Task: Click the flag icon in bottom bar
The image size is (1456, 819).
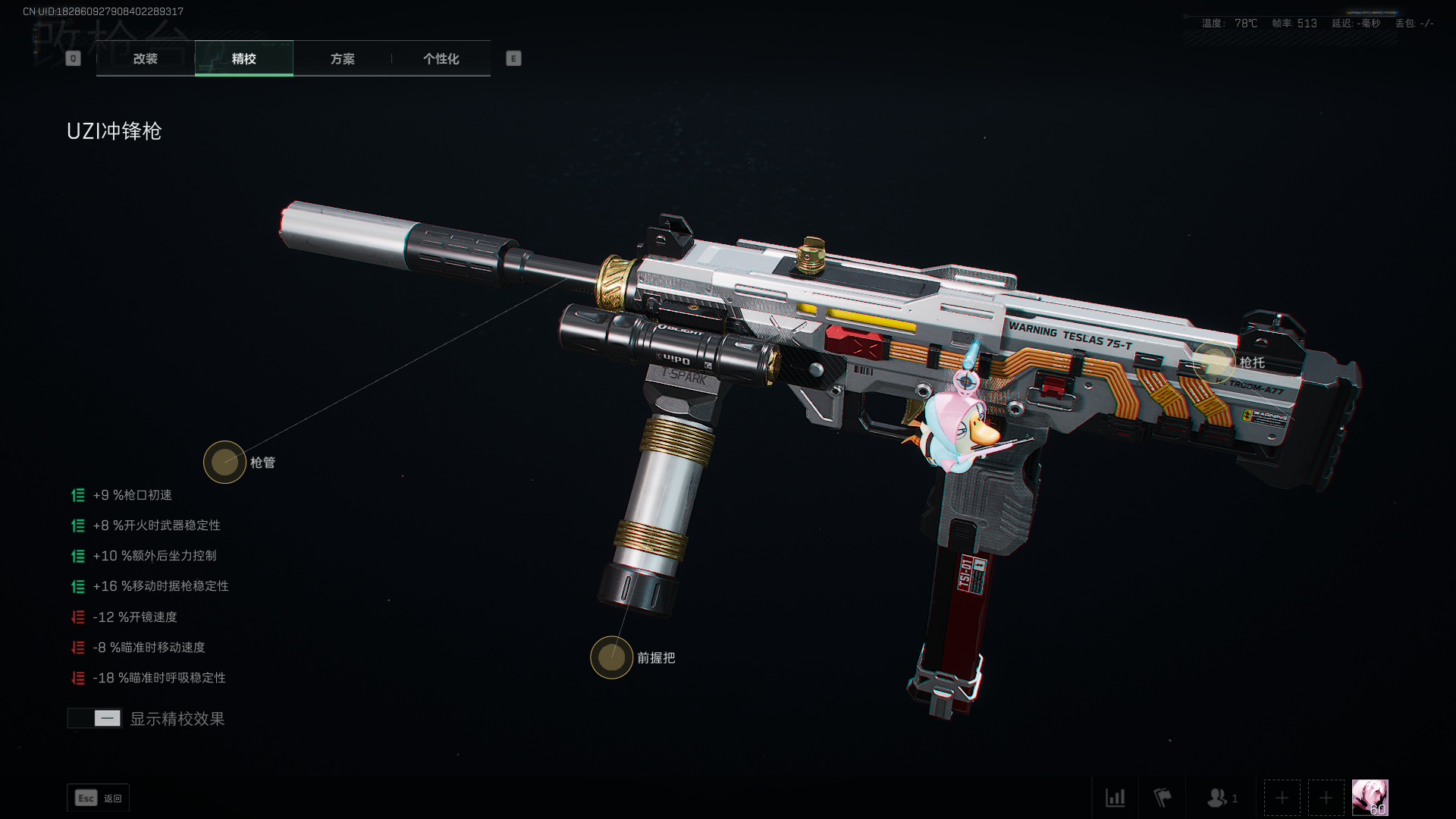Action: point(1162,798)
